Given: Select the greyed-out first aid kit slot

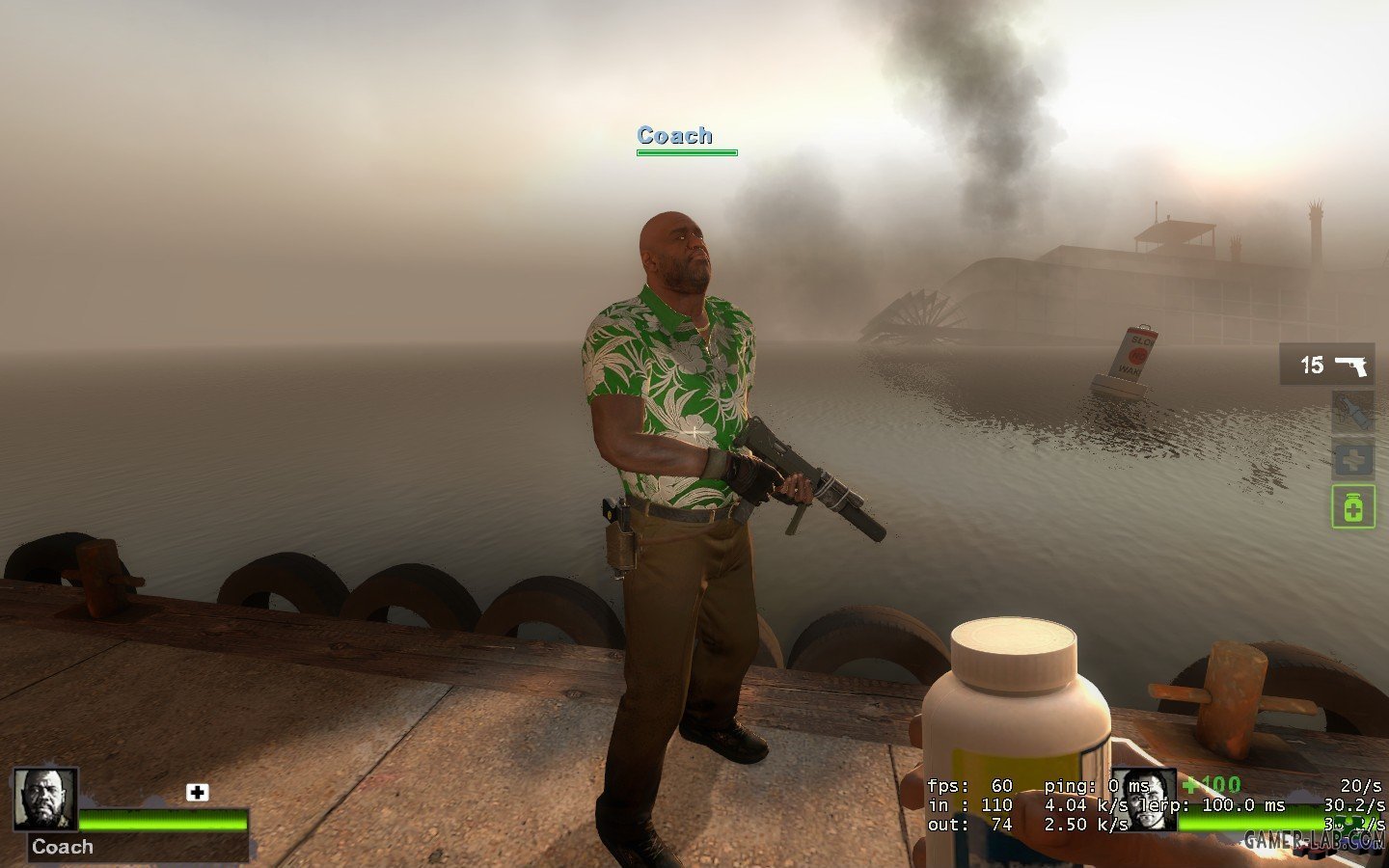Looking at the screenshot, I should 1352,459.
